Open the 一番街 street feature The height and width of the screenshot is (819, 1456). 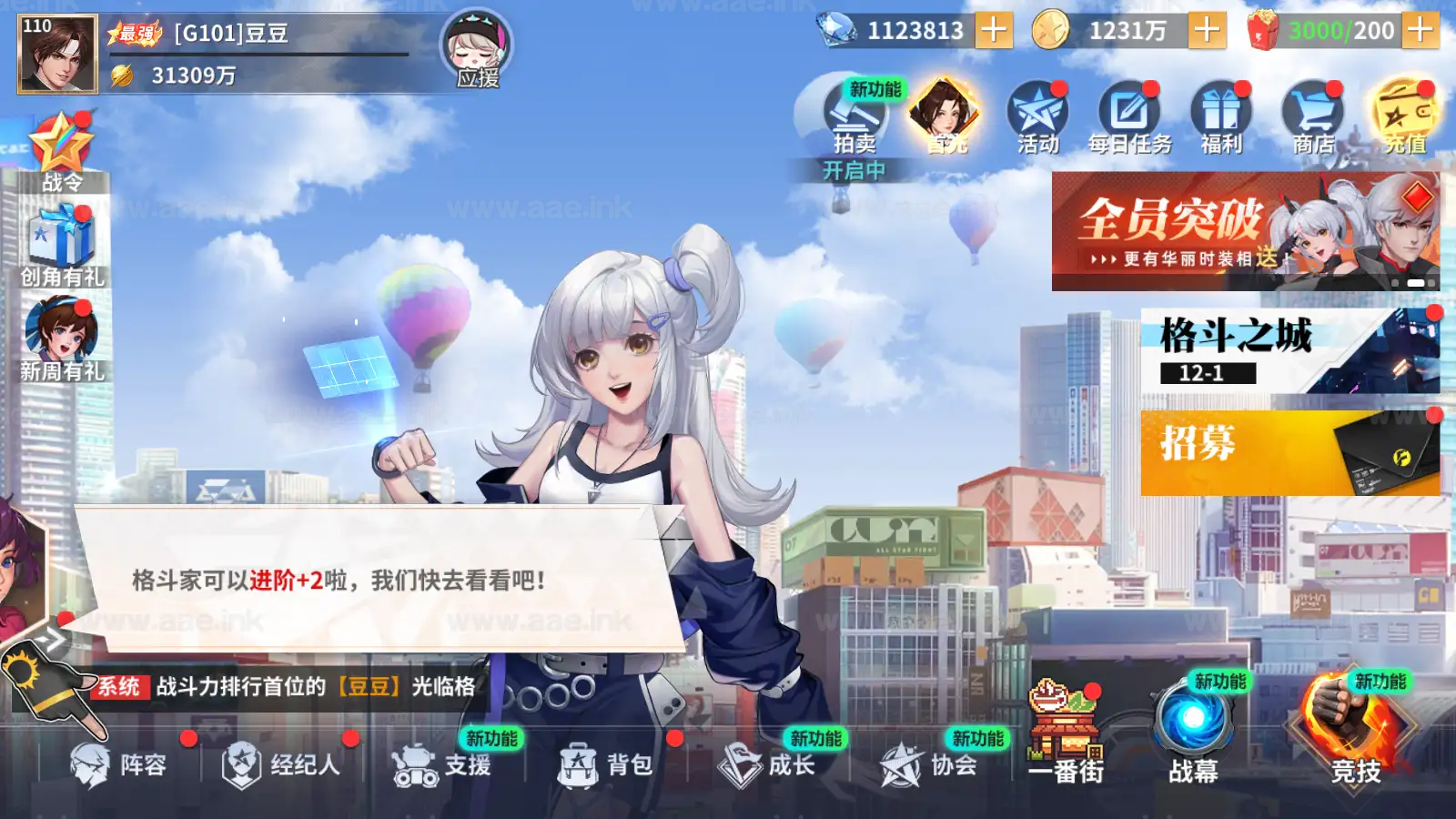(x=1063, y=728)
